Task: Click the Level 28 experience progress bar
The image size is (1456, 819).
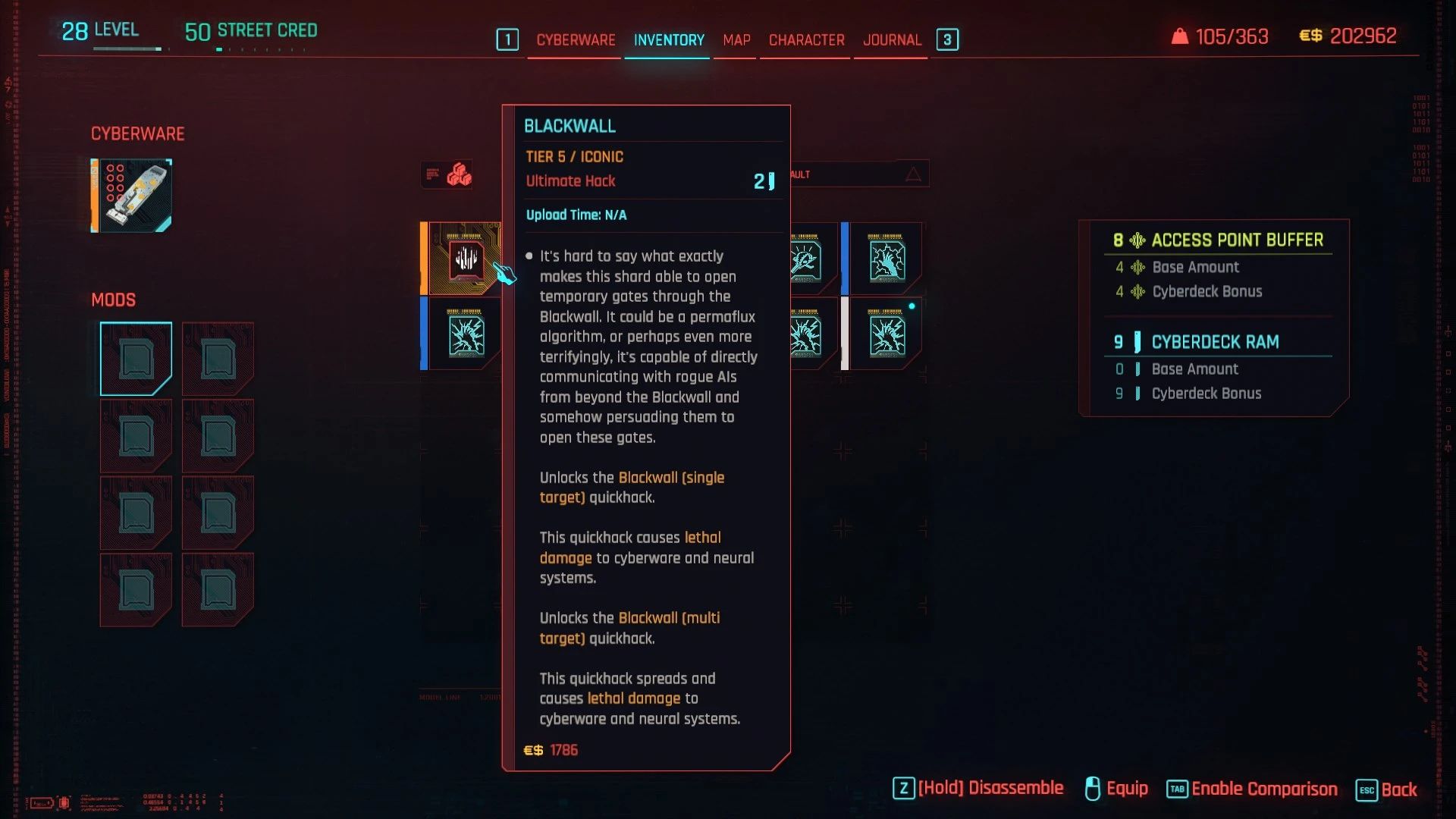Action: click(127, 47)
